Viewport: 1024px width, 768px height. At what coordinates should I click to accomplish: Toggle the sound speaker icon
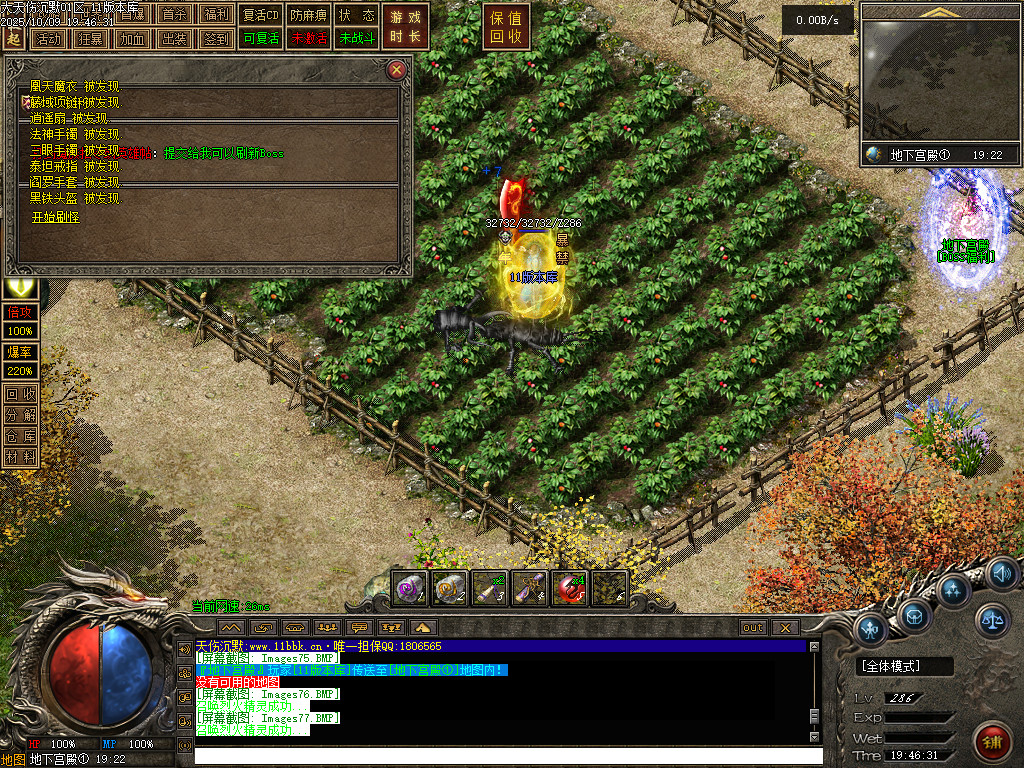(x=1003, y=574)
